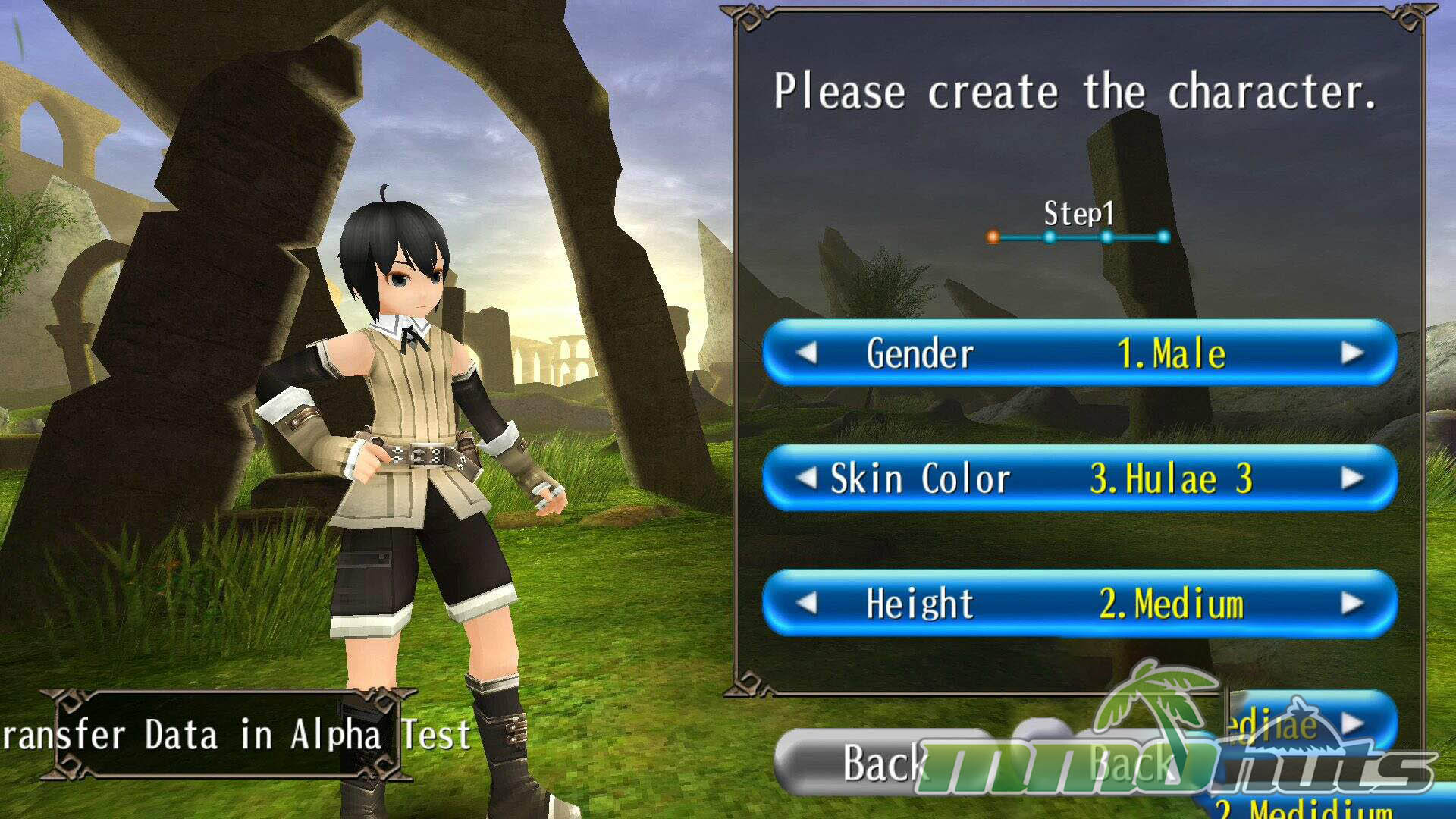Cycle Skin Color to previous option
The width and height of the screenshot is (1456, 819).
(x=807, y=479)
